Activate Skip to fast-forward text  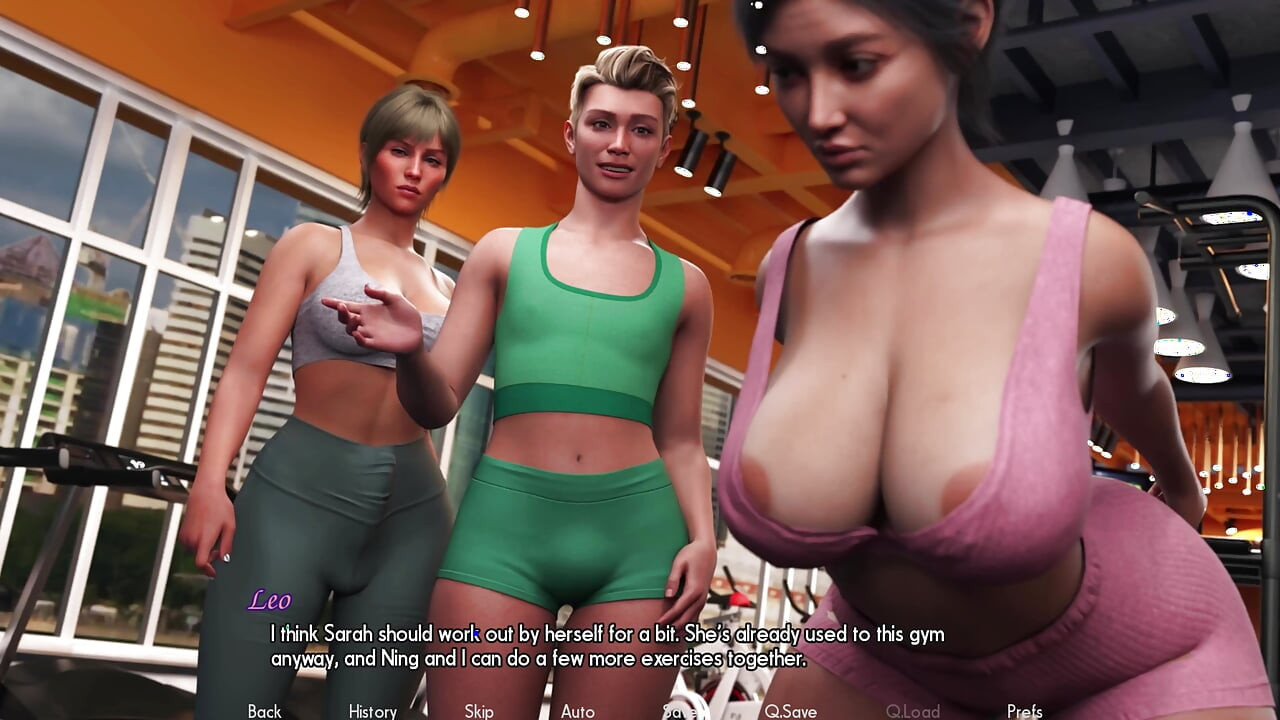click(478, 711)
